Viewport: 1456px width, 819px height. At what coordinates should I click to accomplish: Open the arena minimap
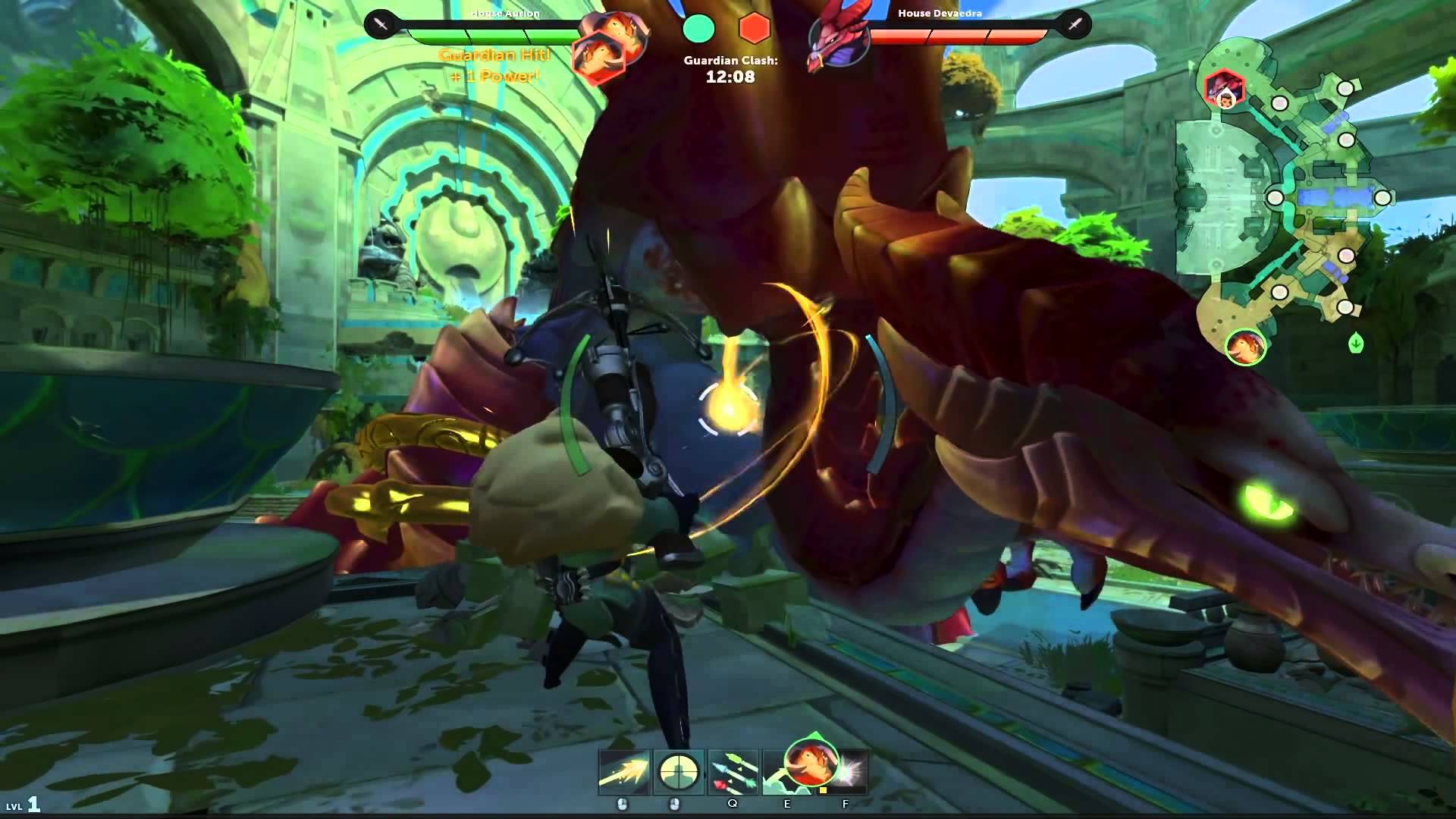pyautogui.click(x=1289, y=197)
